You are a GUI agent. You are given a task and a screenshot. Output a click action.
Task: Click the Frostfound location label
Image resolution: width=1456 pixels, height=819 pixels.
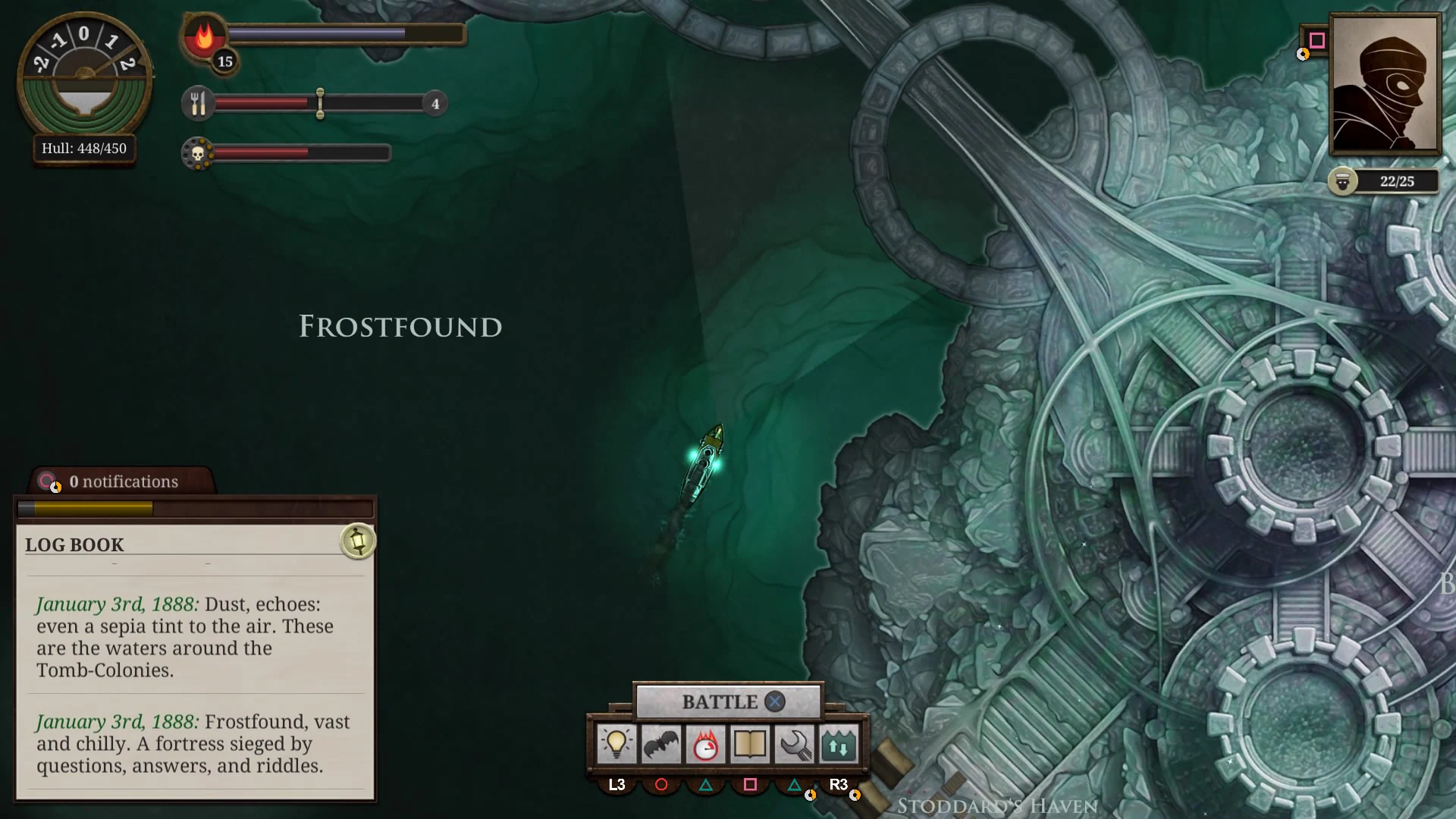pyautogui.click(x=400, y=327)
